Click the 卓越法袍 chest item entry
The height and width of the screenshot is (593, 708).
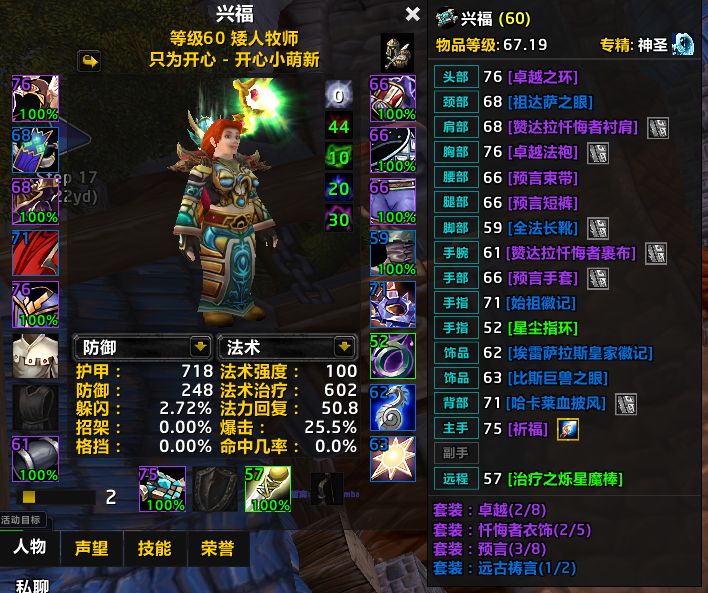click(x=543, y=152)
